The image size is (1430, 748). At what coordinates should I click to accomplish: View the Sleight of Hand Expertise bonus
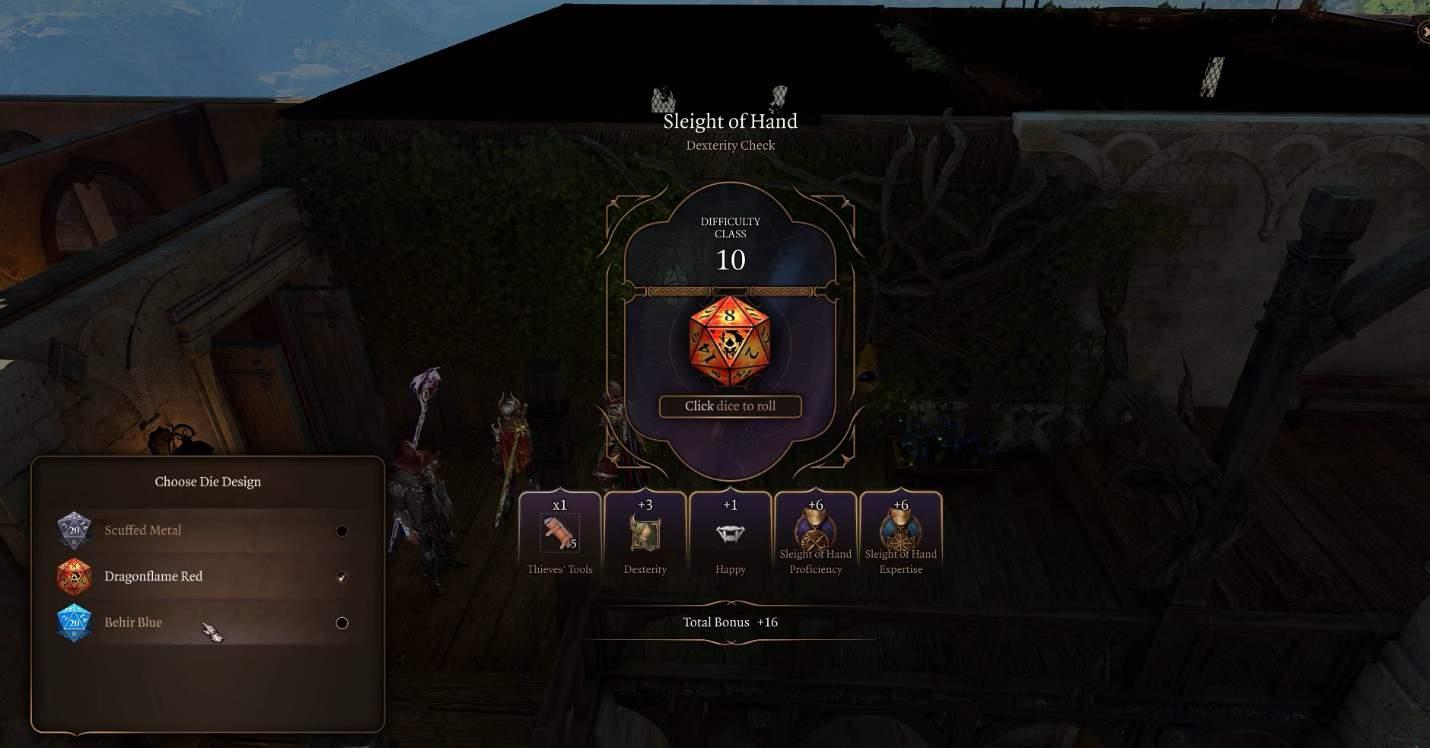[x=900, y=537]
